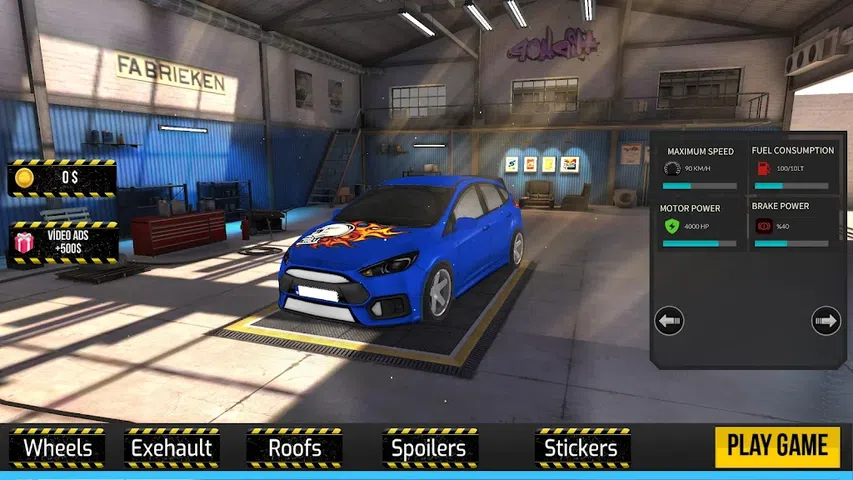Switch to the Roofs category
The image size is (853, 480).
click(x=294, y=448)
